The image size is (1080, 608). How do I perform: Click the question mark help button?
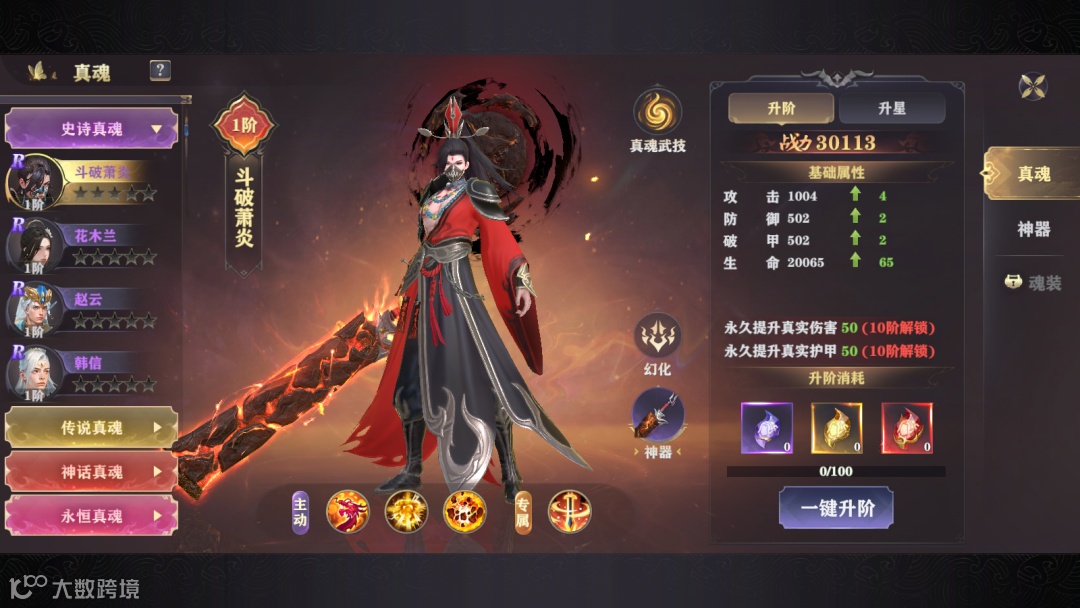[160, 70]
